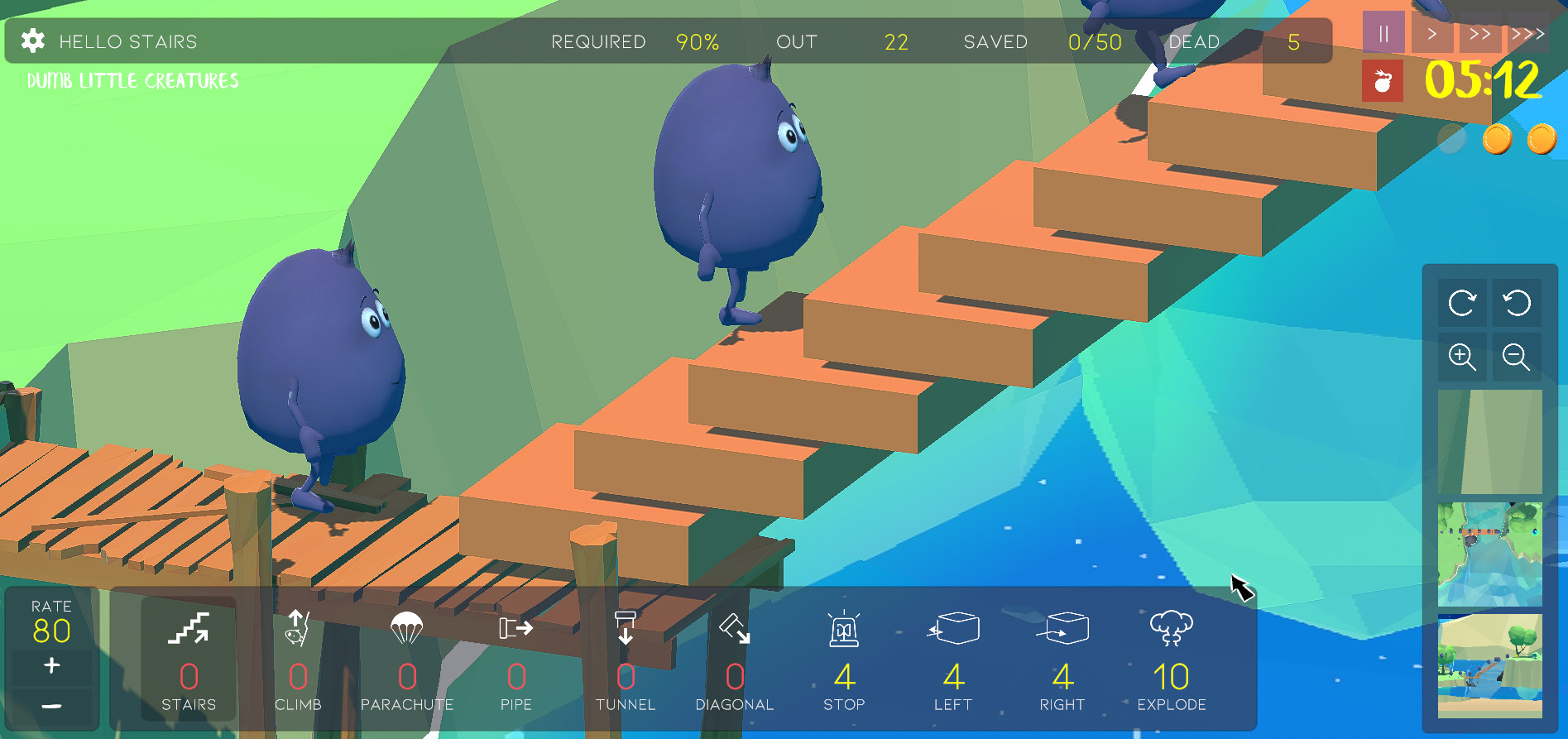Set the fastest game speed
Image resolution: width=1568 pixels, height=739 pixels.
(1527, 33)
